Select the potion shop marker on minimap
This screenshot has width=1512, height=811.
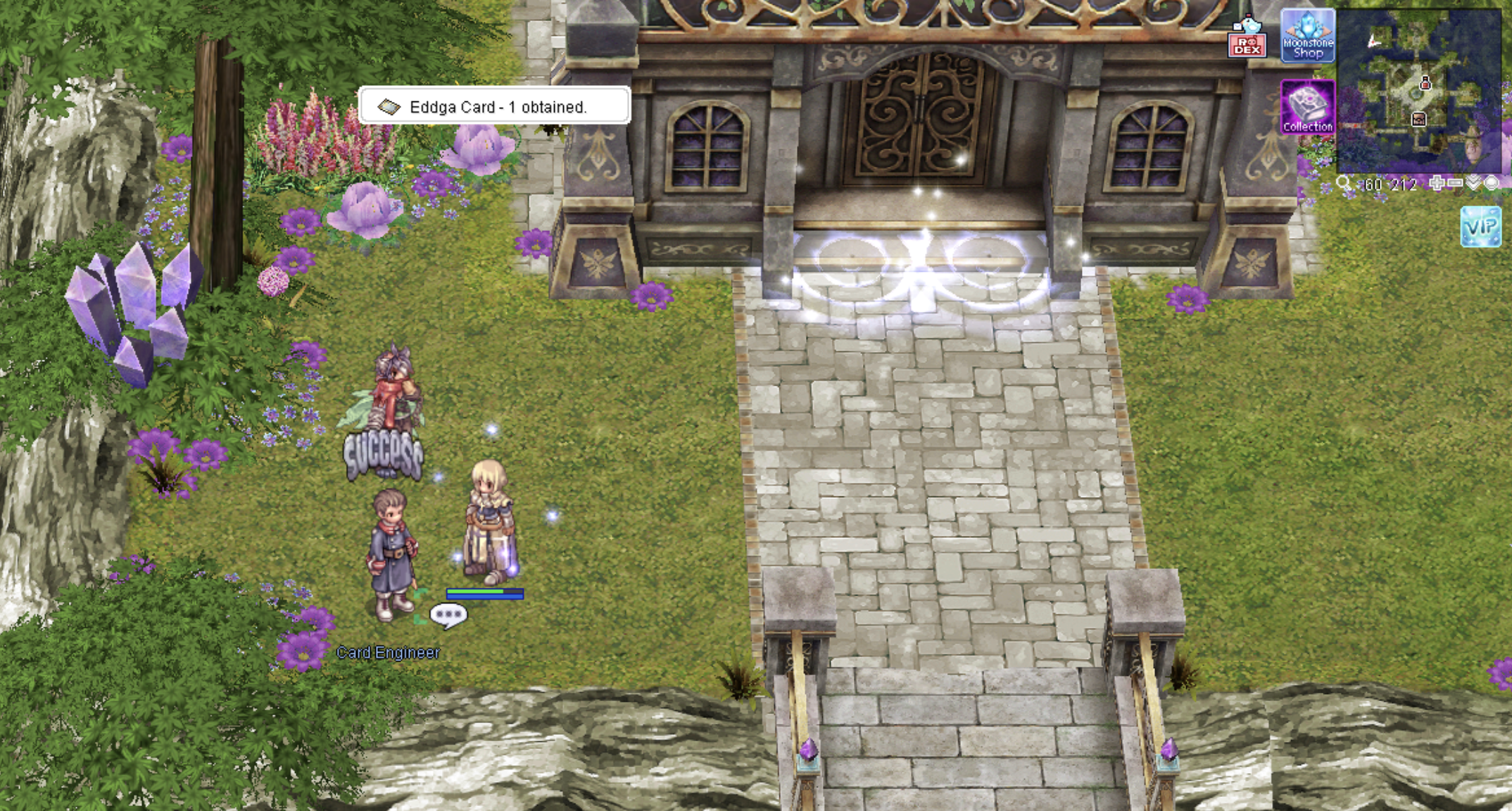coord(1425,84)
